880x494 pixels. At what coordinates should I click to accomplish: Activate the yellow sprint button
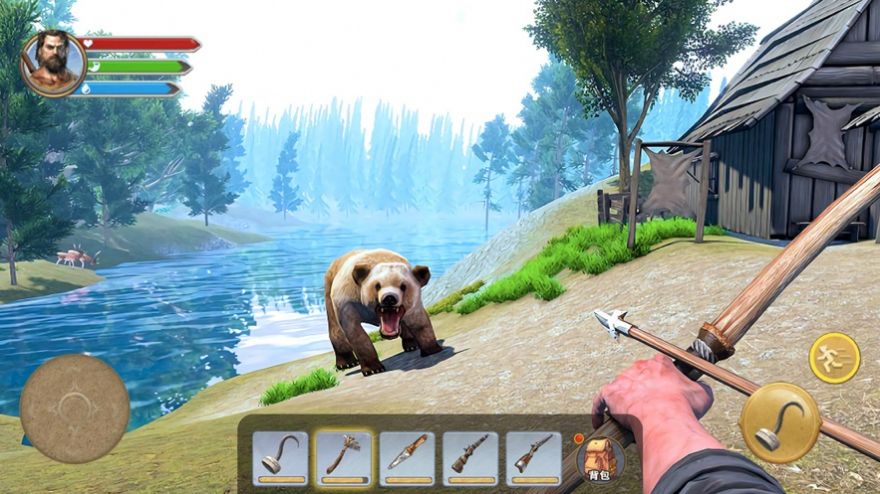(834, 358)
